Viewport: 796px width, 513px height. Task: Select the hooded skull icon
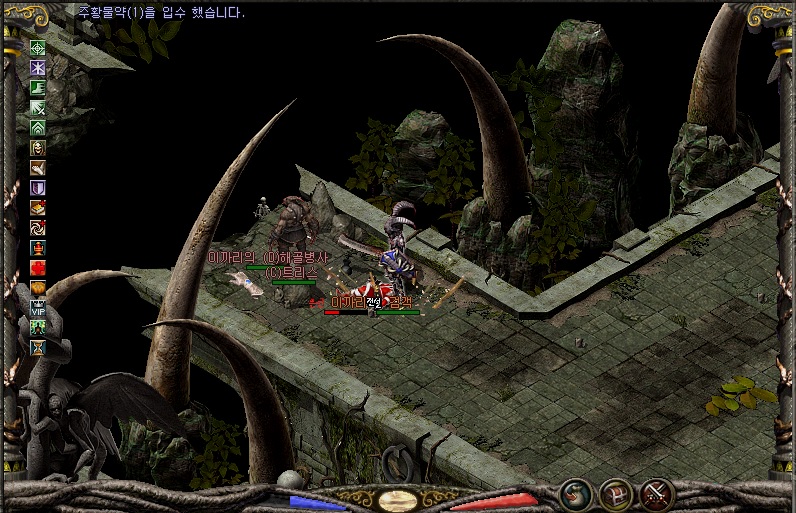tap(38, 147)
